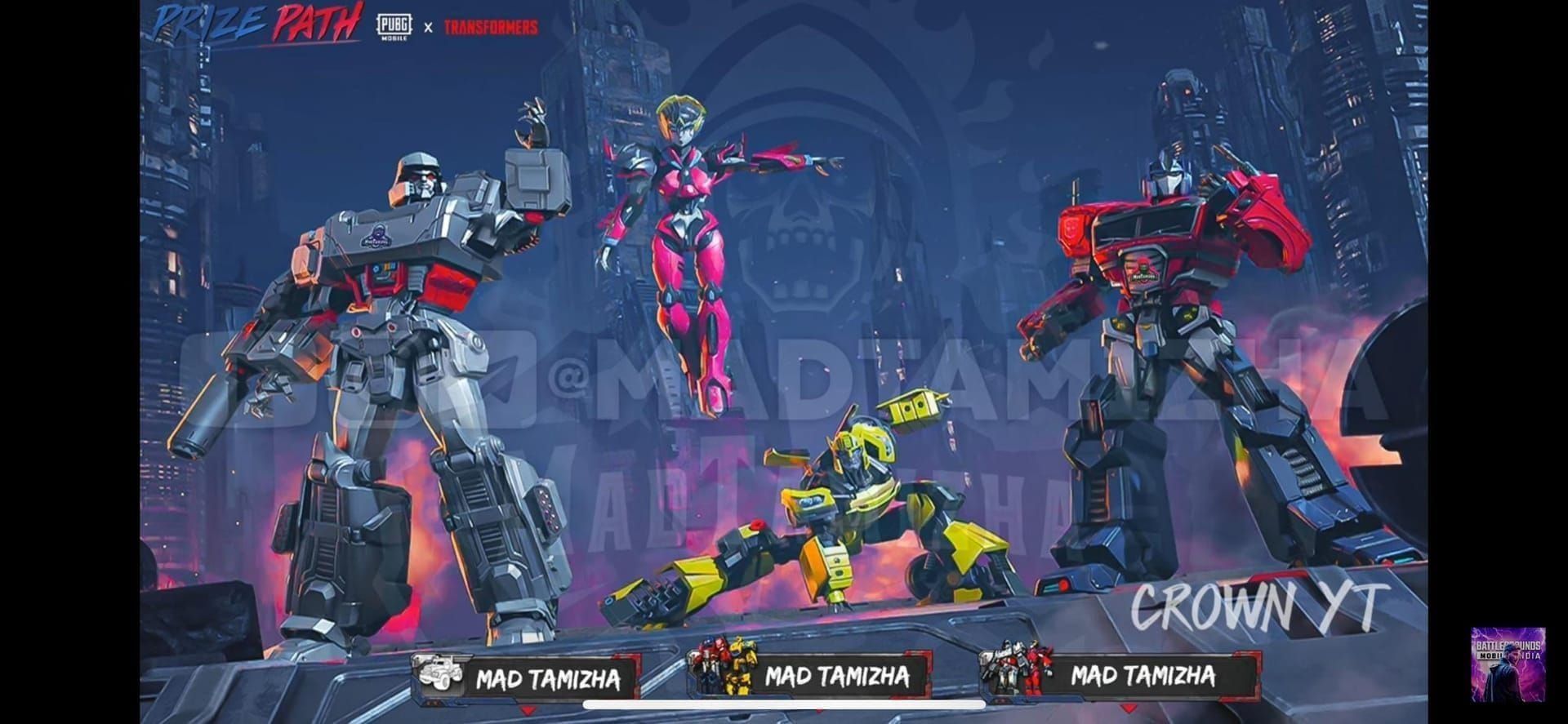Expand the red arrow beneath the middle plaque
Image resolution: width=1568 pixels, height=724 pixels.
(819, 712)
